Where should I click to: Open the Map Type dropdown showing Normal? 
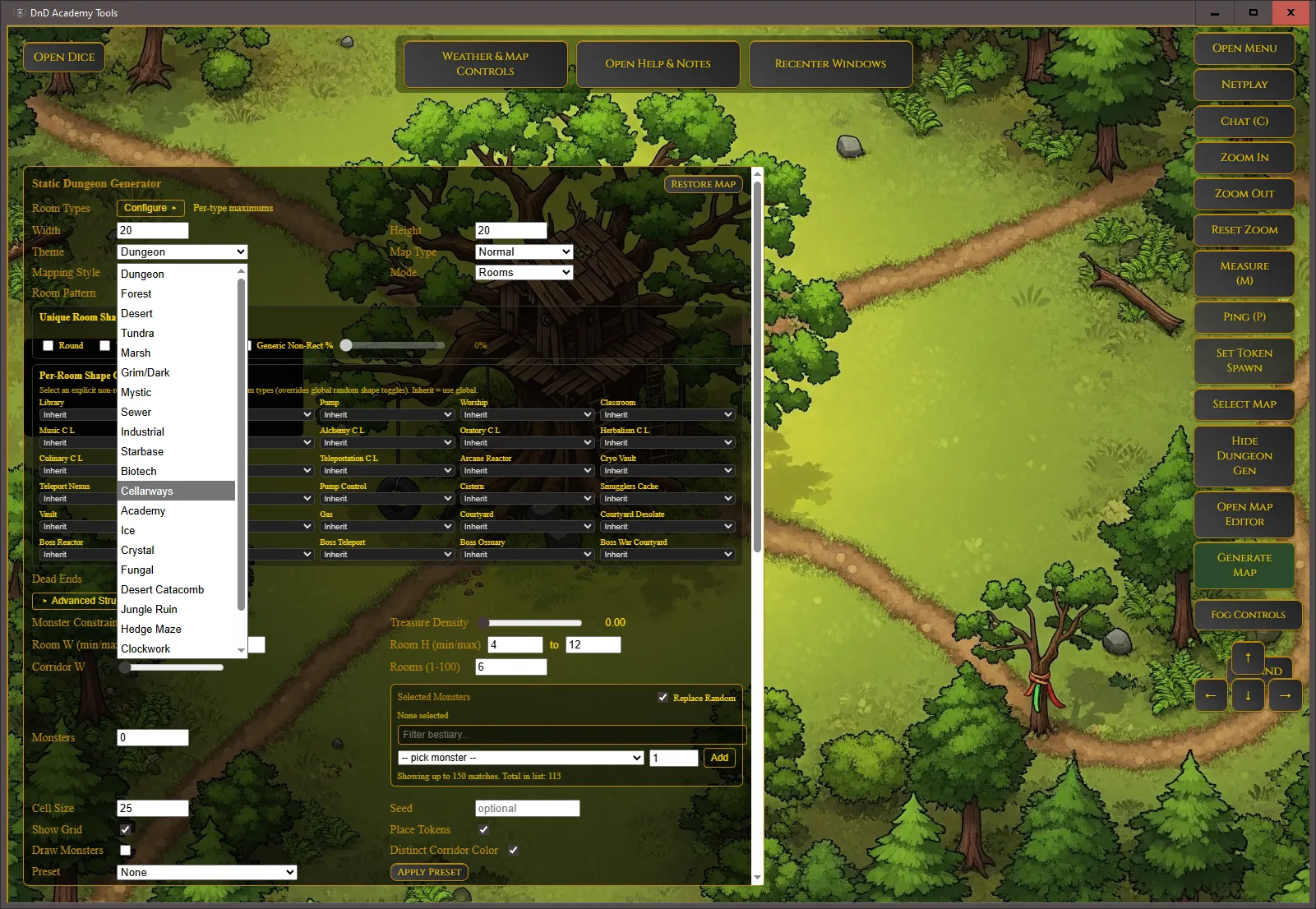(x=524, y=251)
